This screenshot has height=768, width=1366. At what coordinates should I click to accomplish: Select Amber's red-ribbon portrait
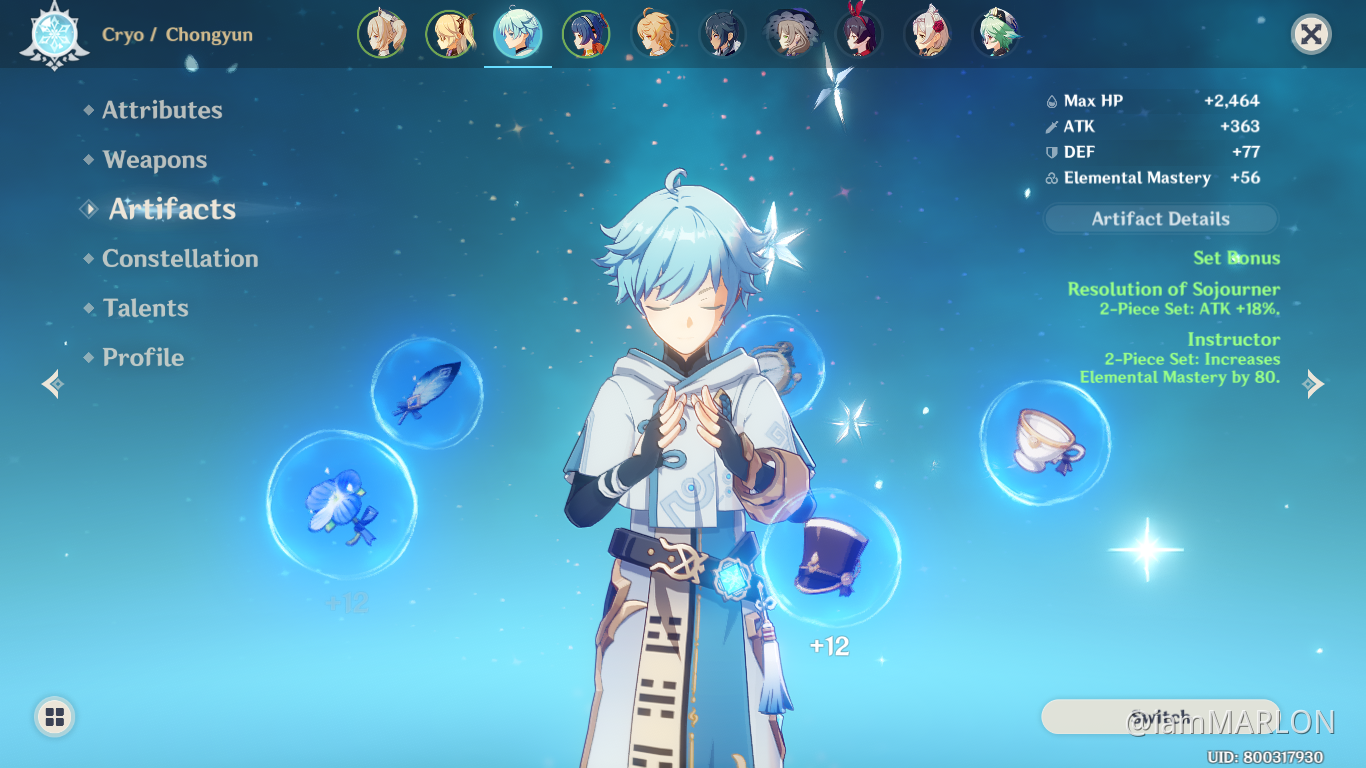(859, 34)
